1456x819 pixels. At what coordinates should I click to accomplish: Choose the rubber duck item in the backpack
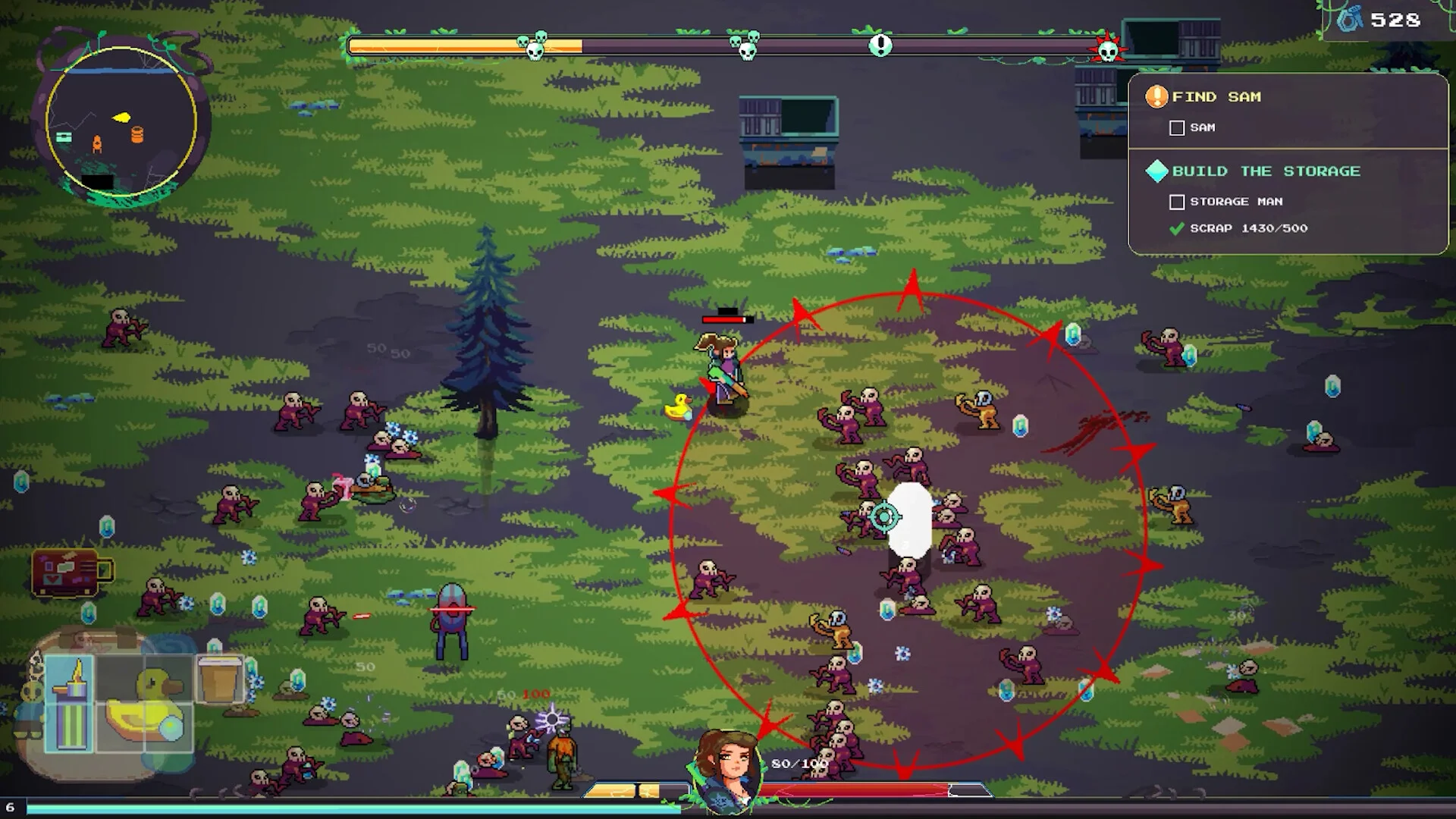[144, 703]
